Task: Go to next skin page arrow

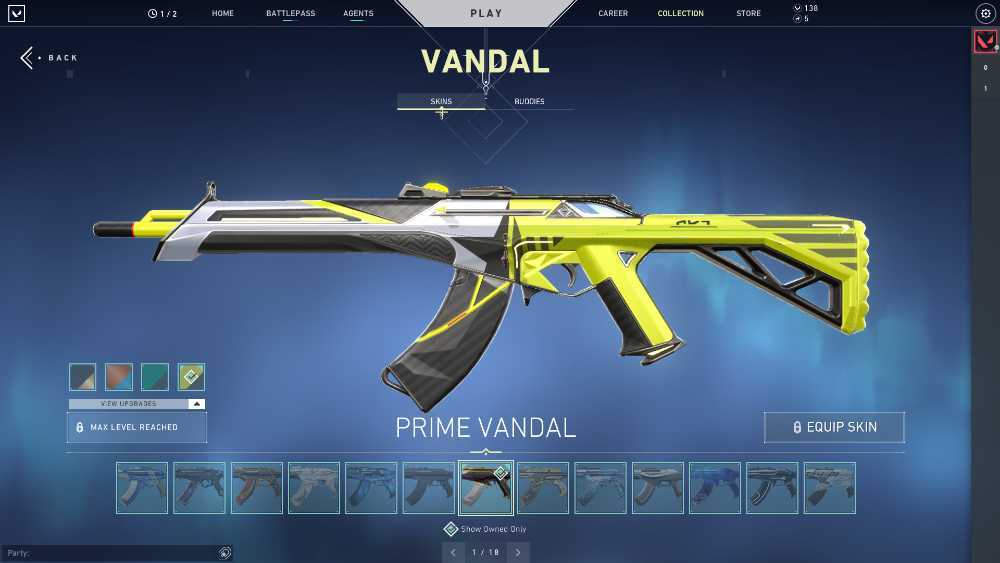Action: coord(517,552)
